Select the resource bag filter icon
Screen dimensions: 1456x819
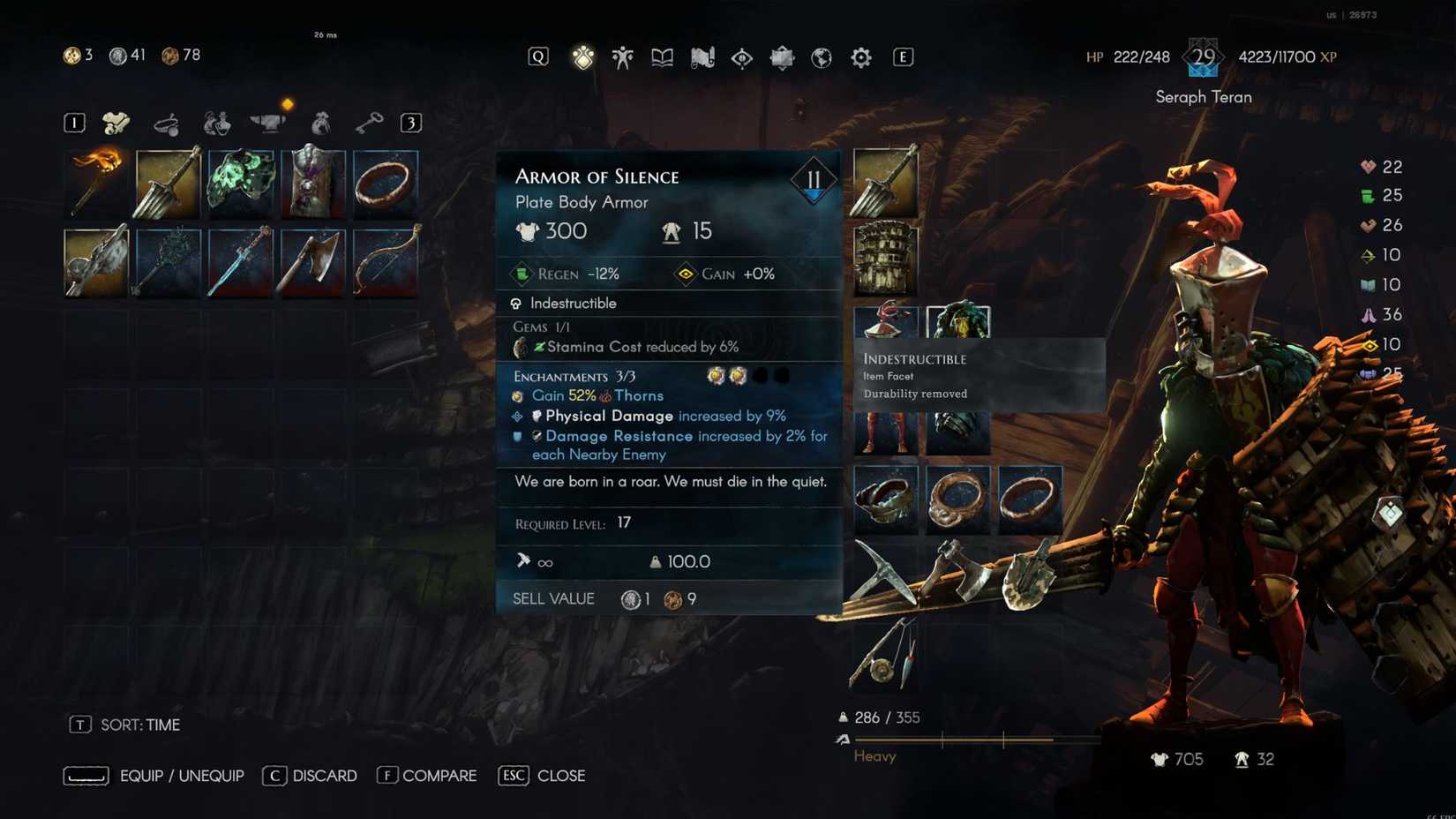pos(320,123)
